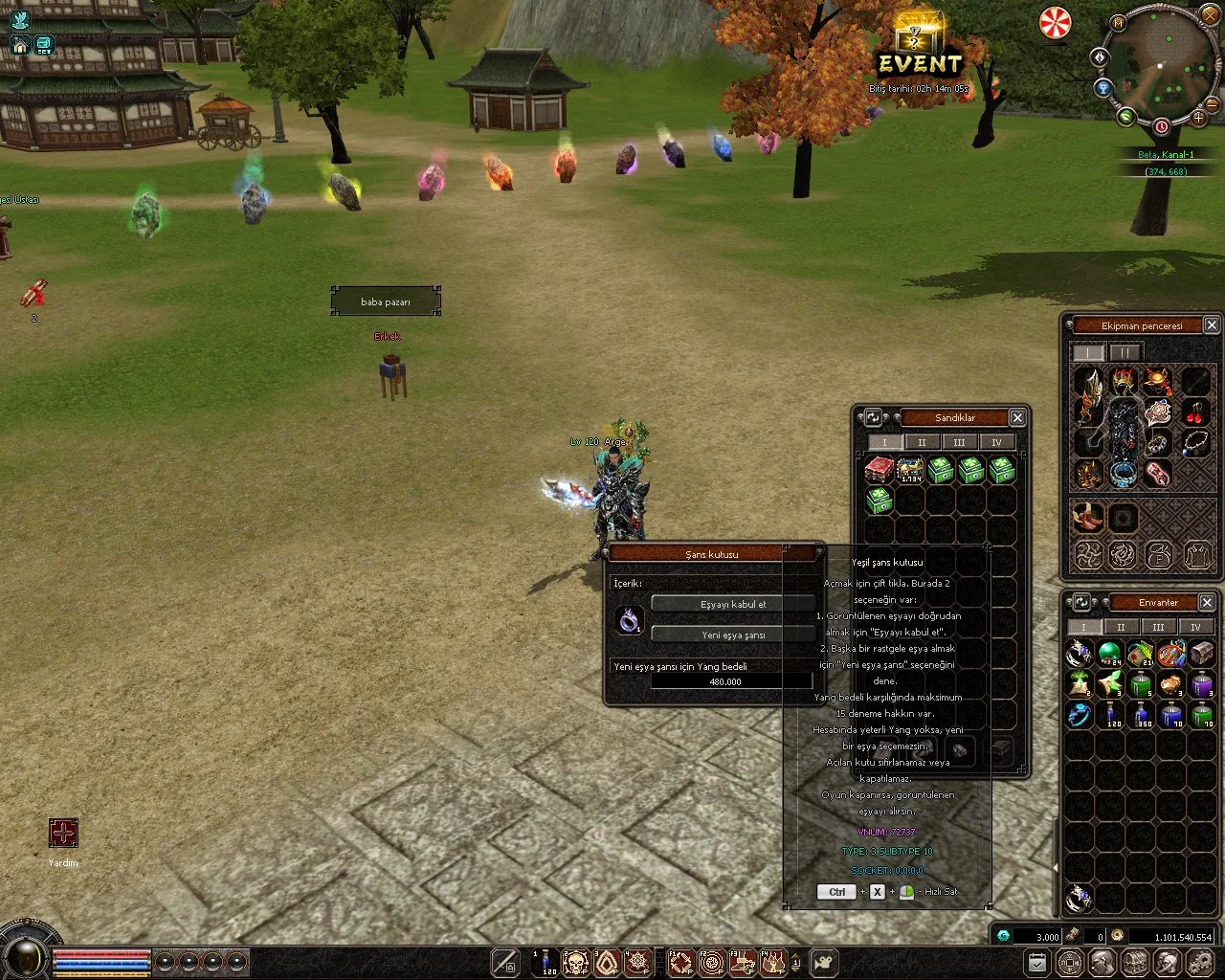Screen dimensions: 1225x980
Task: Open the EVENT treasure chest icon
Action: (918, 38)
